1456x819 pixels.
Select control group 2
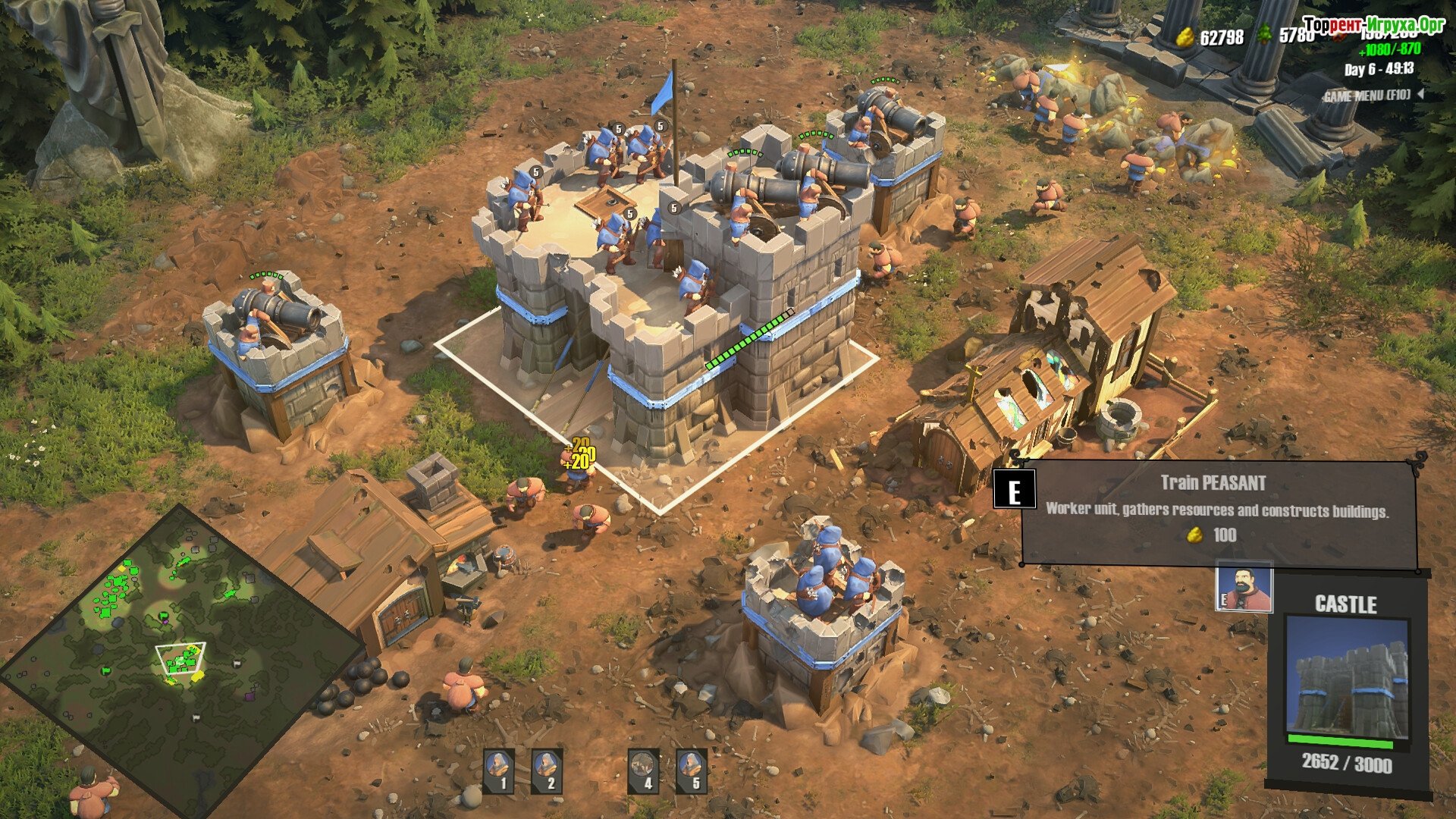(x=547, y=770)
